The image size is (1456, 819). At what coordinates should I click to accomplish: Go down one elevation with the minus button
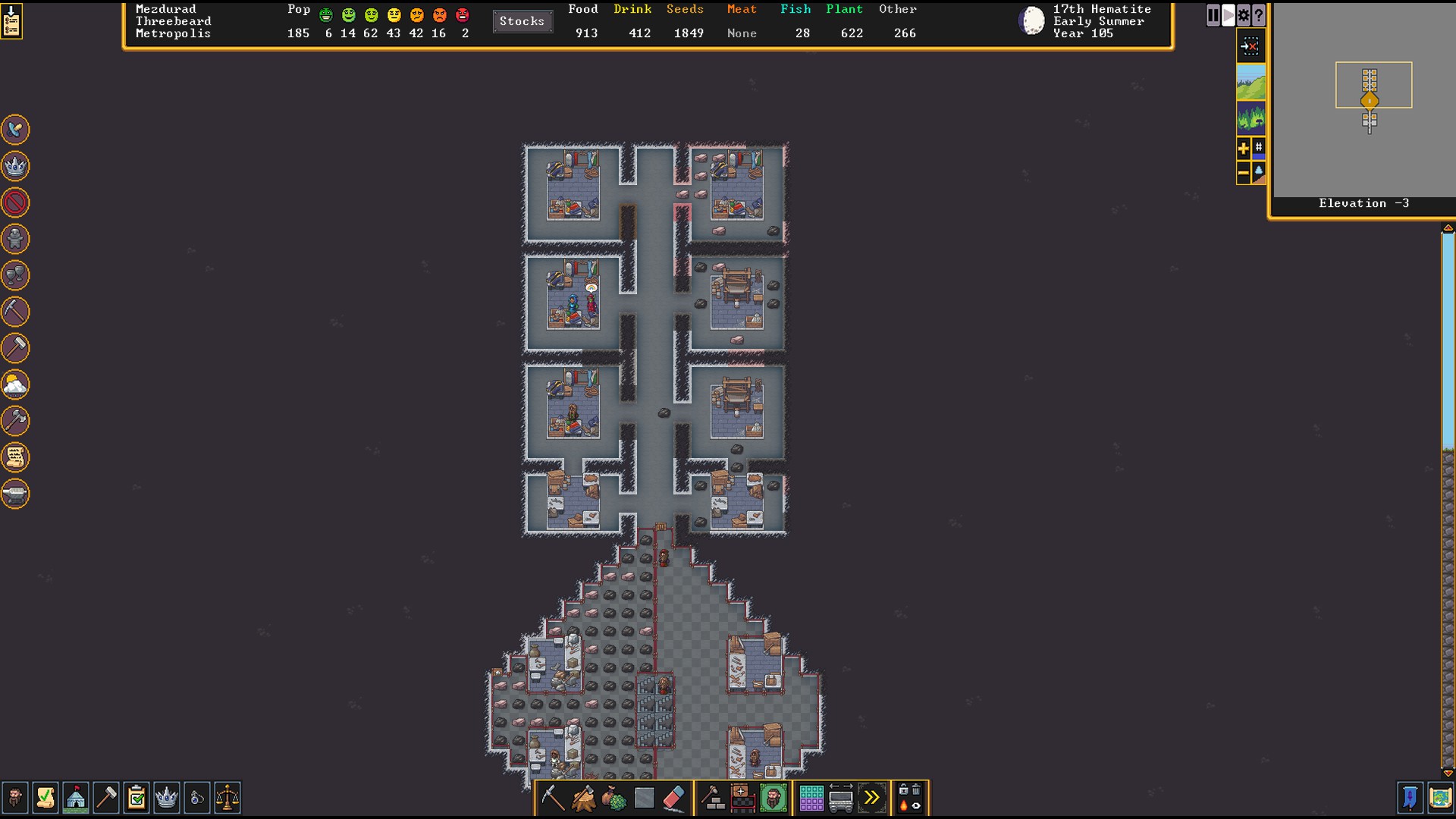coord(1243,174)
